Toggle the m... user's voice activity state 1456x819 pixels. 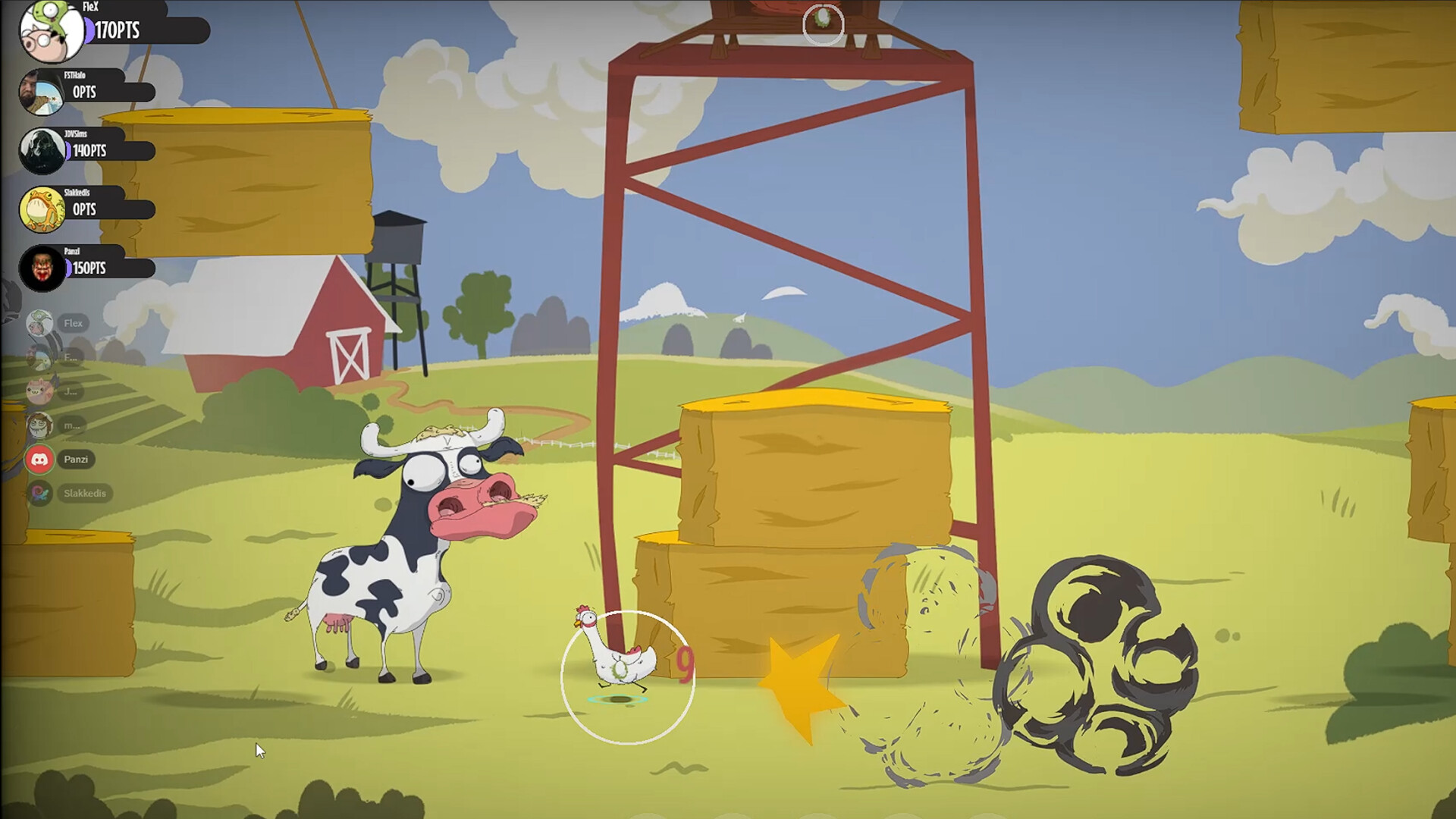[39, 426]
